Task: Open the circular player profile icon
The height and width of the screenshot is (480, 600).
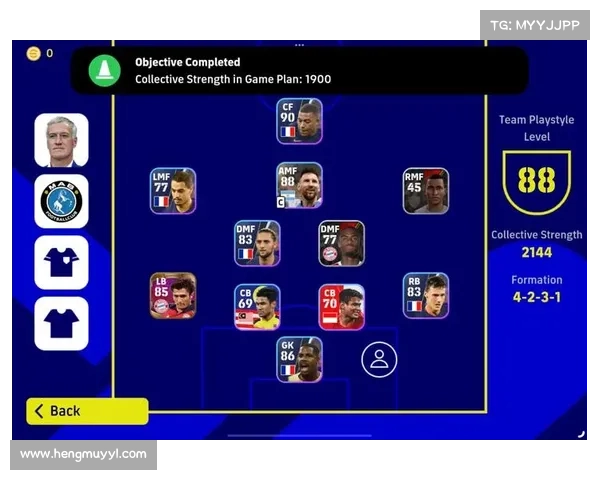Action: pyautogui.click(x=379, y=360)
